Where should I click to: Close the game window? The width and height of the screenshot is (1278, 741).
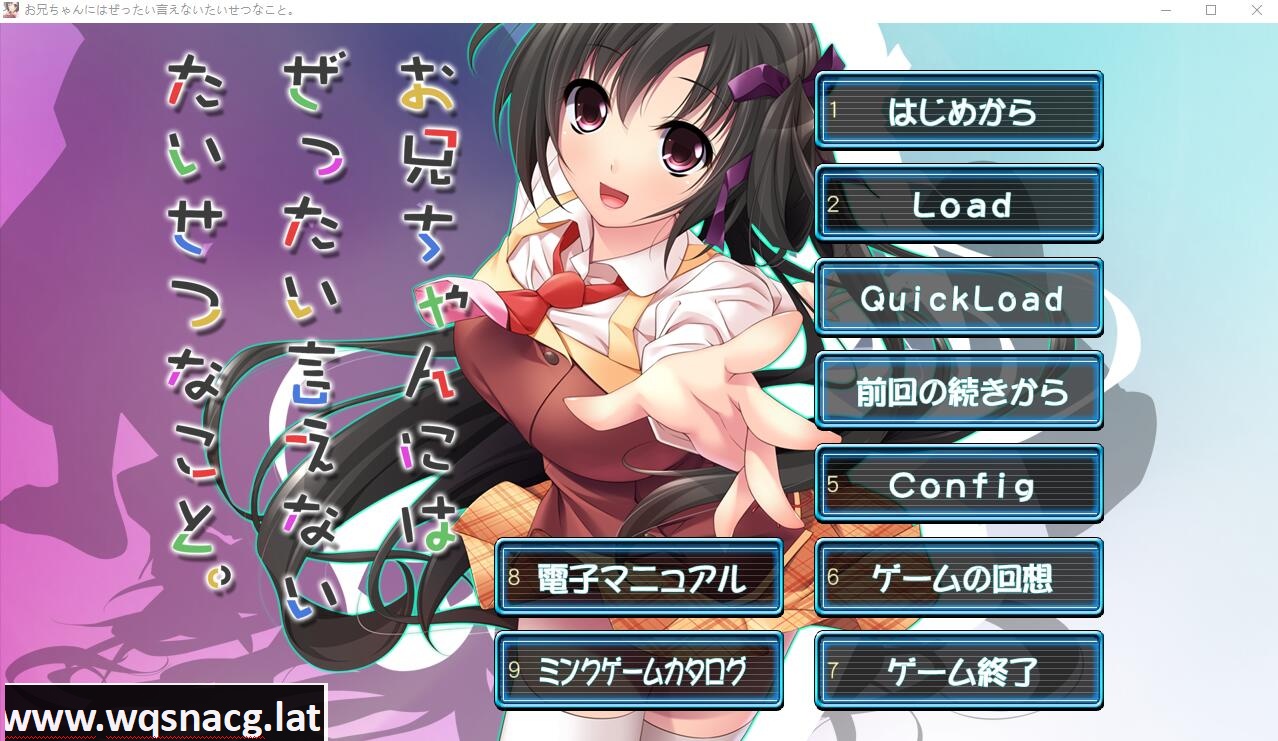pos(1257,10)
